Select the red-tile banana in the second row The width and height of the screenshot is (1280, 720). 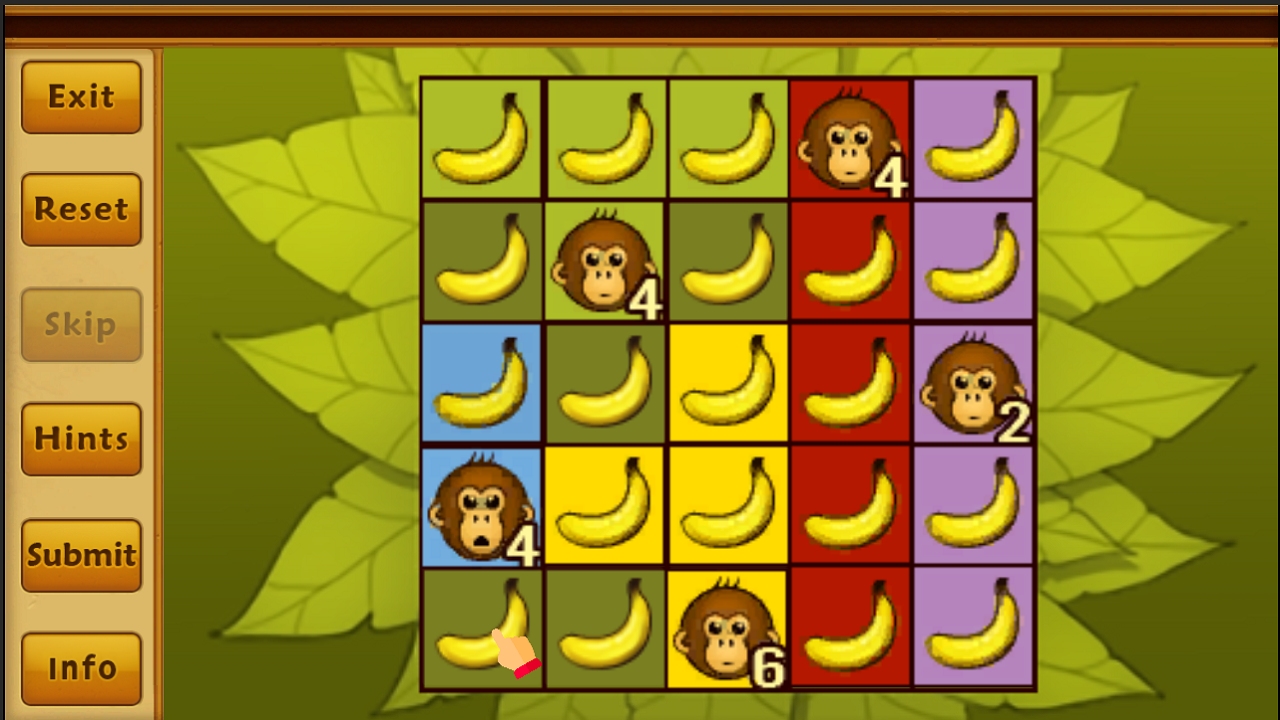pos(850,259)
